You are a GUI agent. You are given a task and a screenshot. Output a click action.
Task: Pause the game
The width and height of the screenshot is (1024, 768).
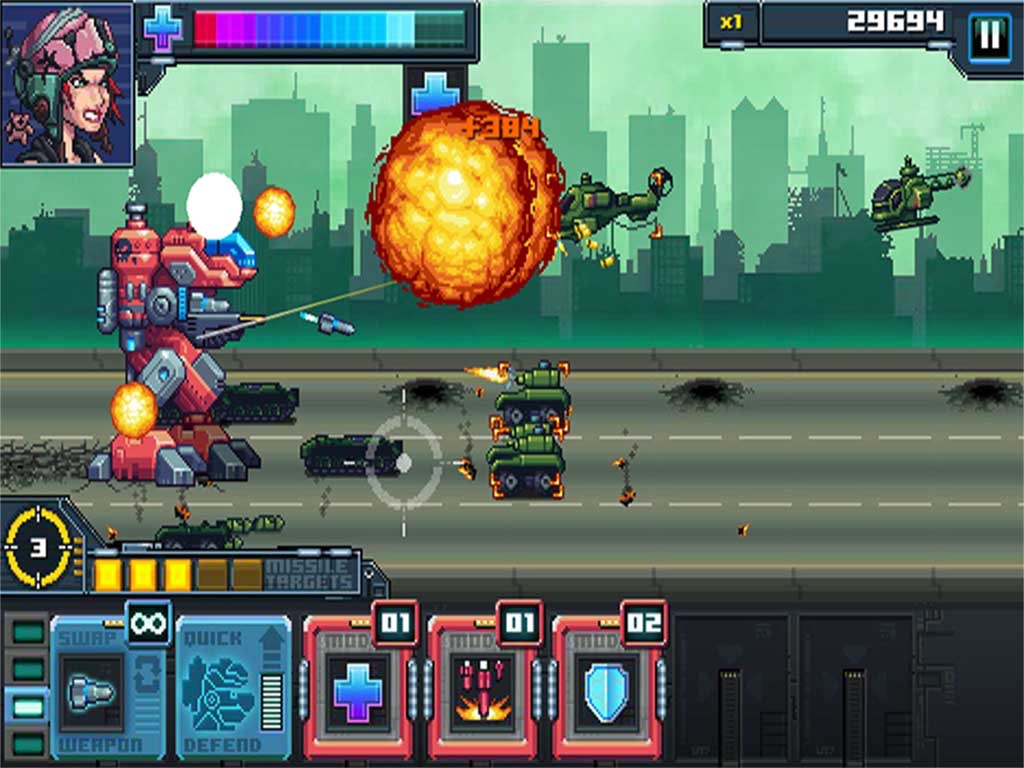pos(989,38)
